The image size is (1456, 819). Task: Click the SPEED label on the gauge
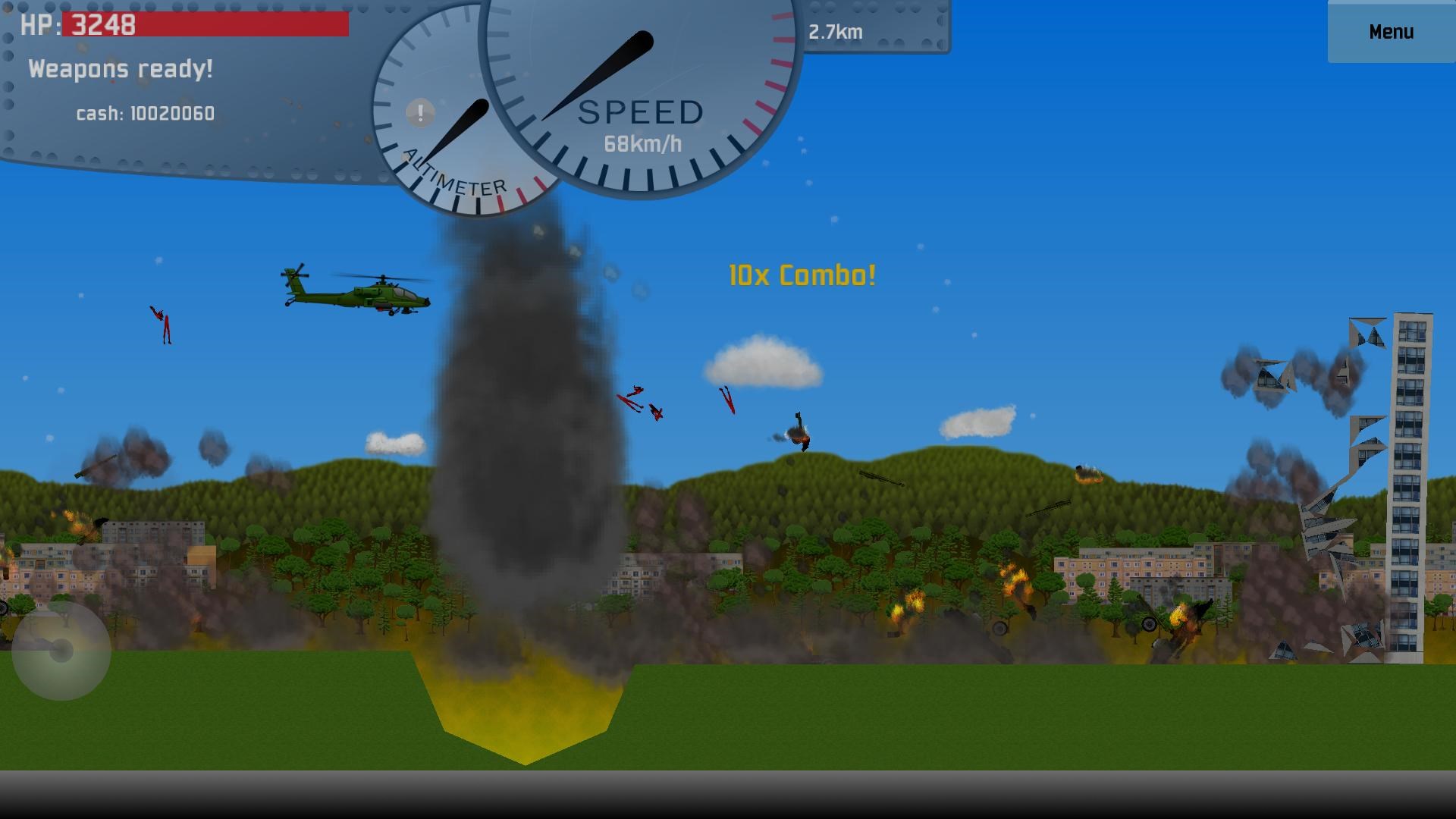[x=639, y=112]
